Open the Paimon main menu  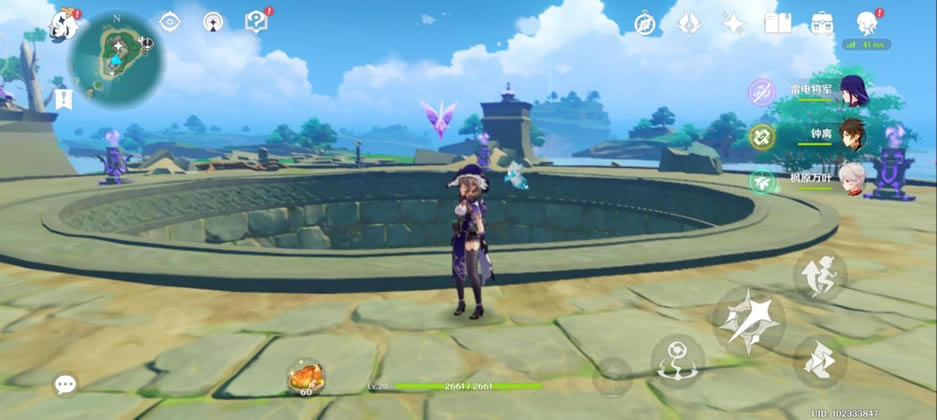point(64,24)
